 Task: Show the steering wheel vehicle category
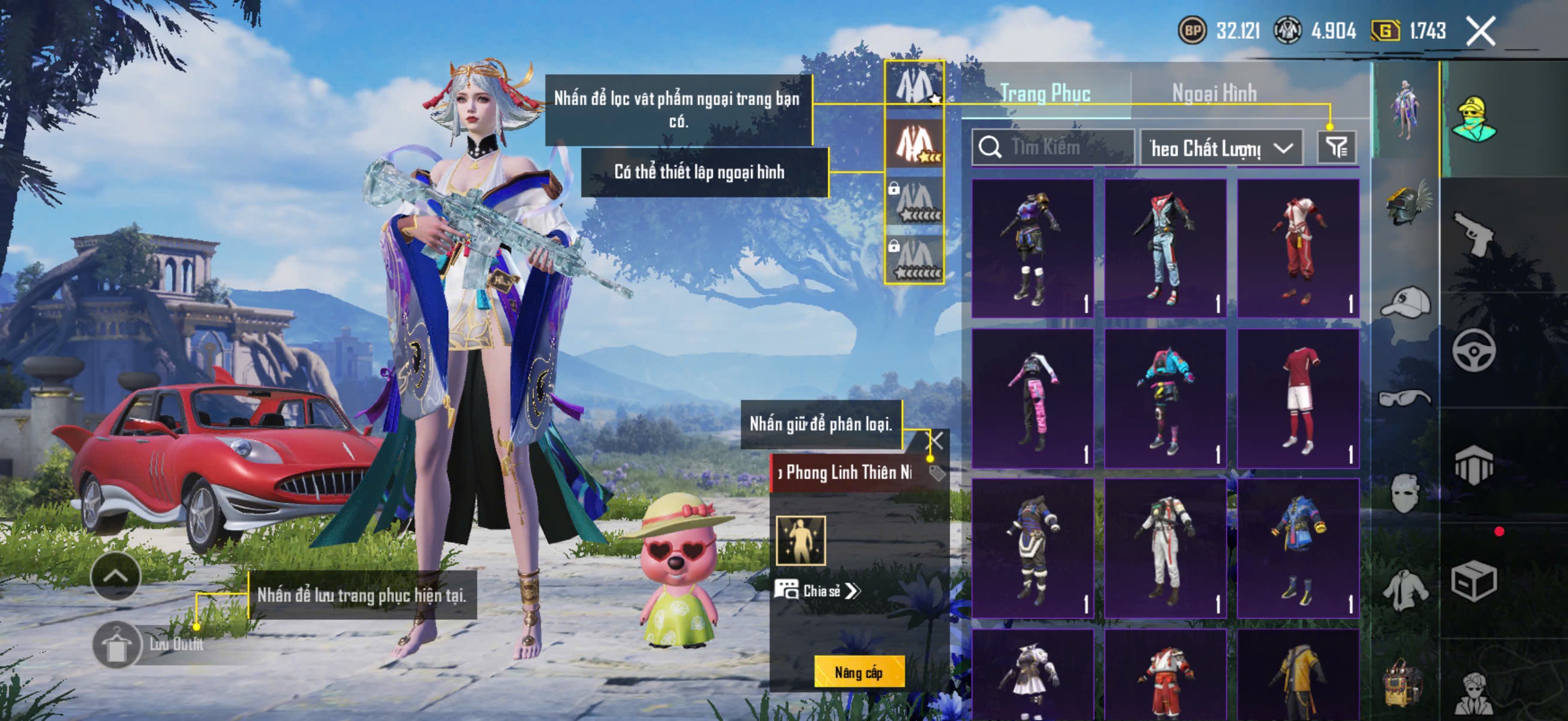1474,350
